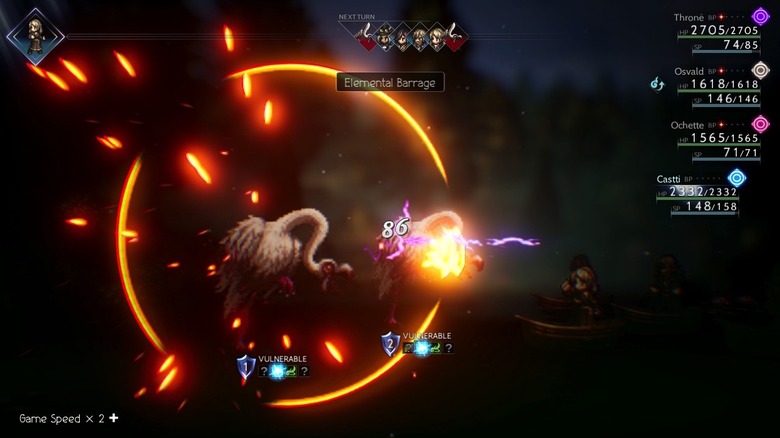The width and height of the screenshot is (780, 438).
Task: Click the shield 1 enemy guard icon
Action: tap(246, 367)
